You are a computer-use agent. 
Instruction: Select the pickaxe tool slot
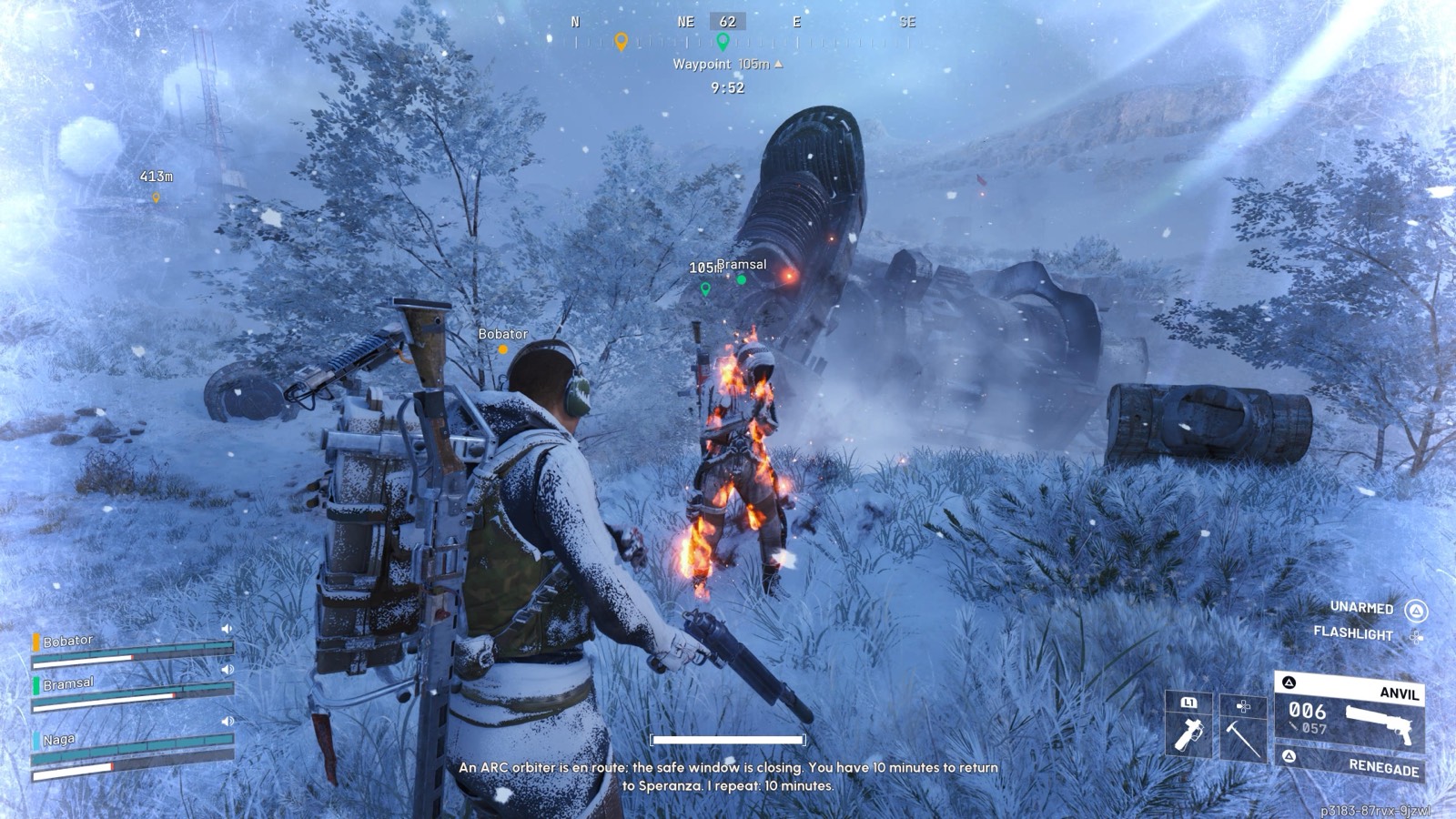(x=1242, y=728)
